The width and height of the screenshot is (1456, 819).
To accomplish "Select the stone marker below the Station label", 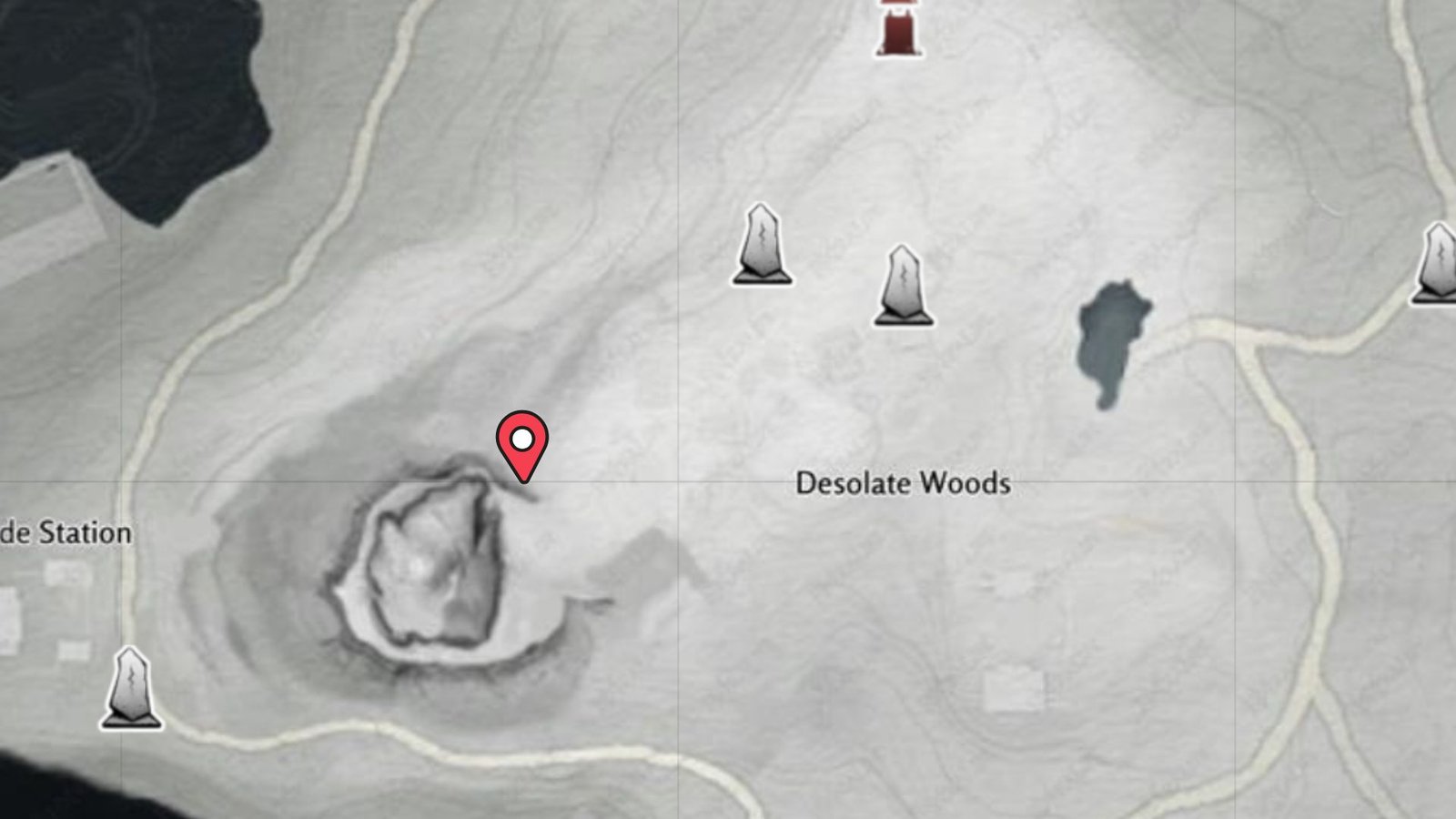I will 131,687.
